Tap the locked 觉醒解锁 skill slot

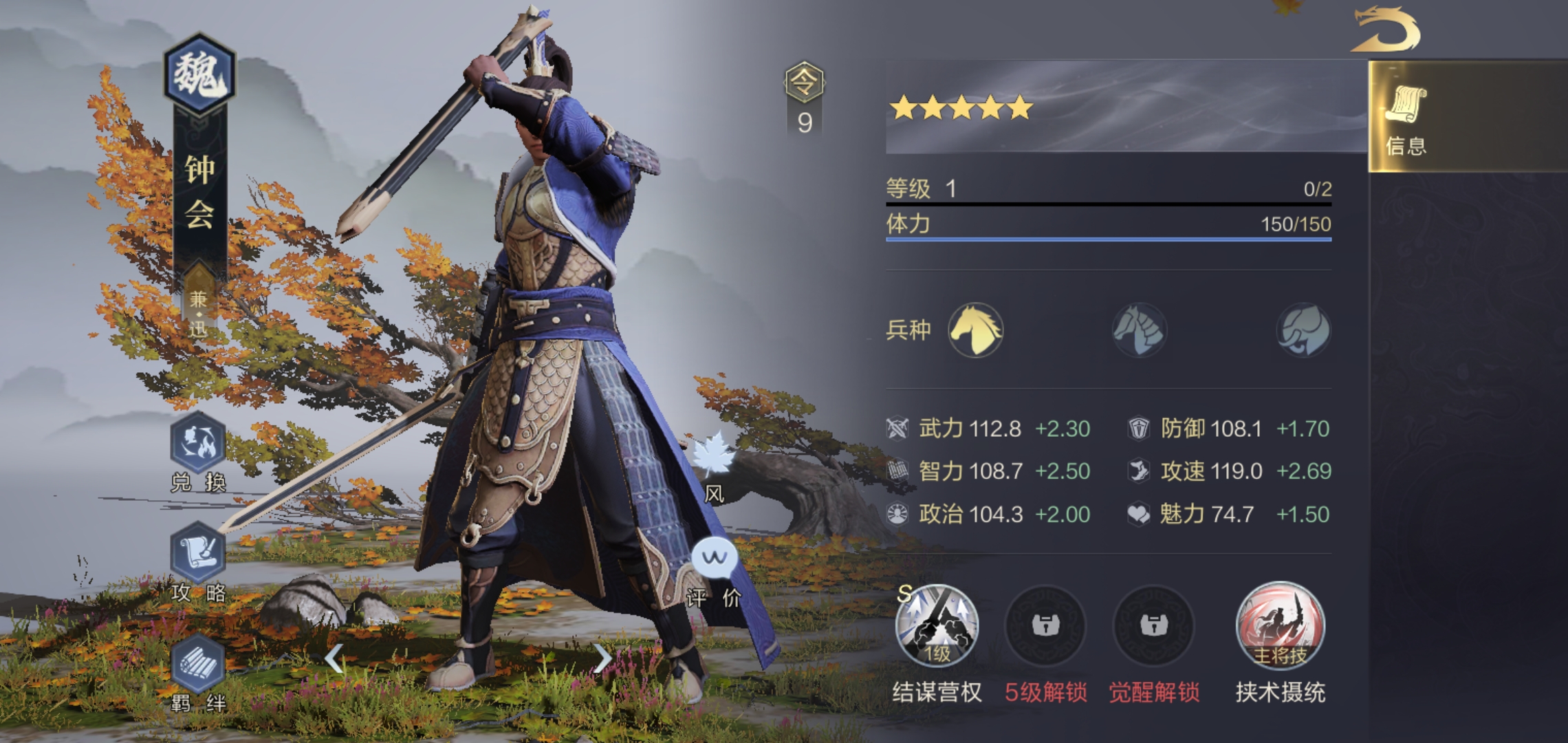pyautogui.click(x=1153, y=626)
